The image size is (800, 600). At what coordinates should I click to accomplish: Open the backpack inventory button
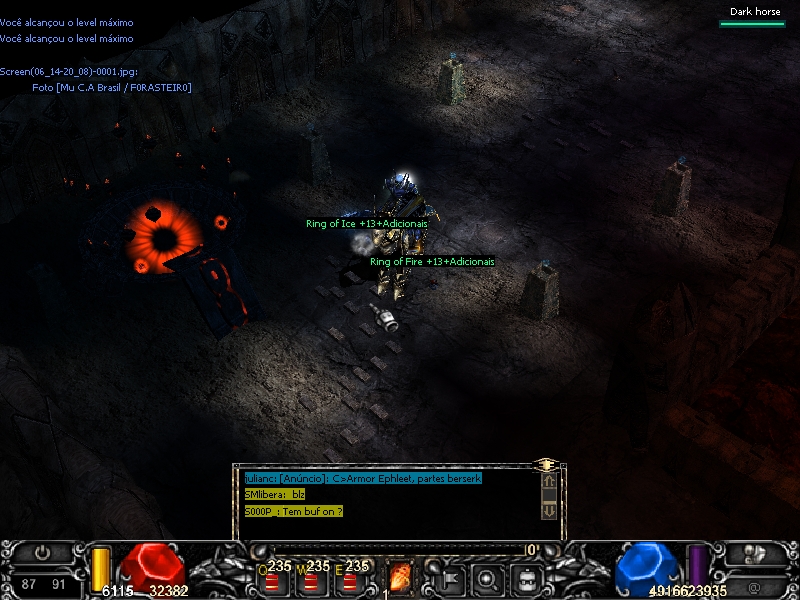(527, 577)
